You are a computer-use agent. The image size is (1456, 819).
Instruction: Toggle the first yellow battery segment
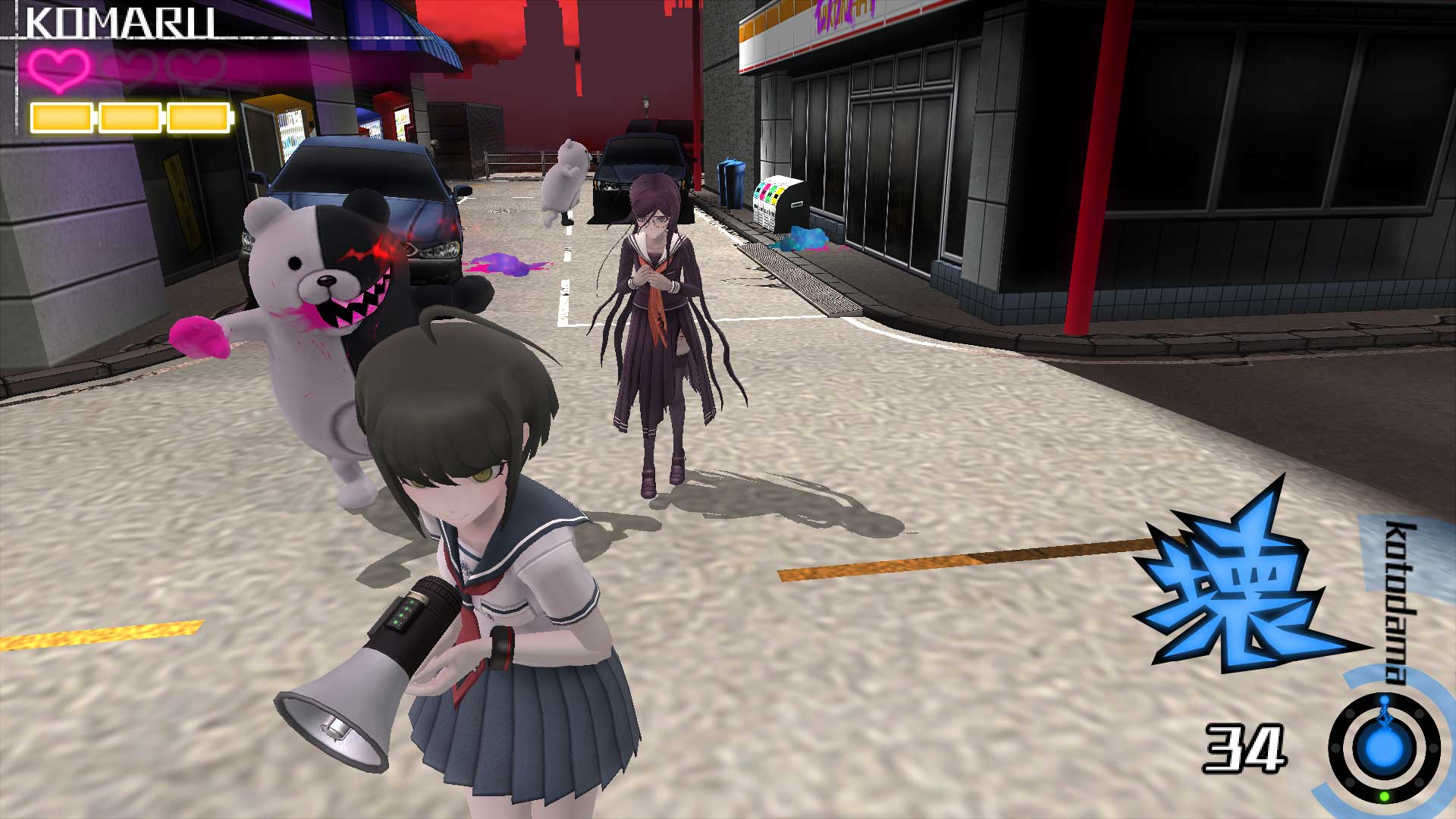[61, 118]
